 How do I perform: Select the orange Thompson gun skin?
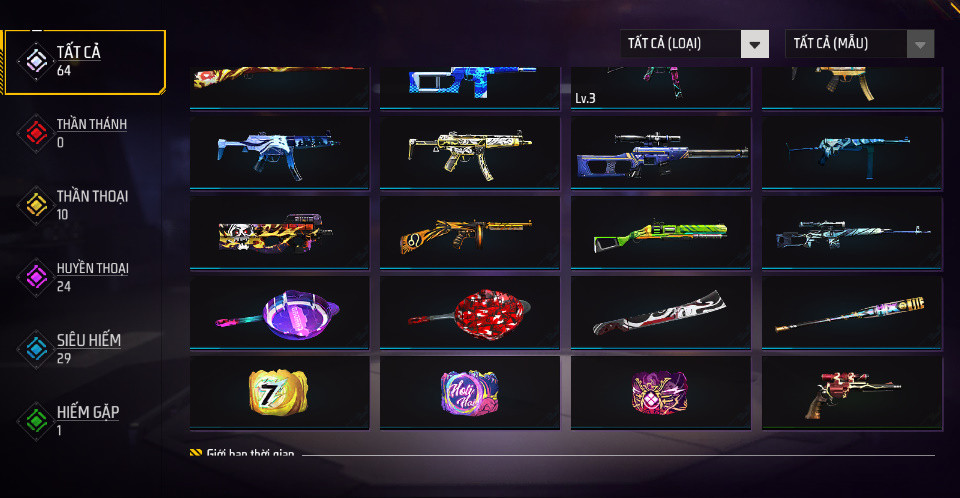469,233
